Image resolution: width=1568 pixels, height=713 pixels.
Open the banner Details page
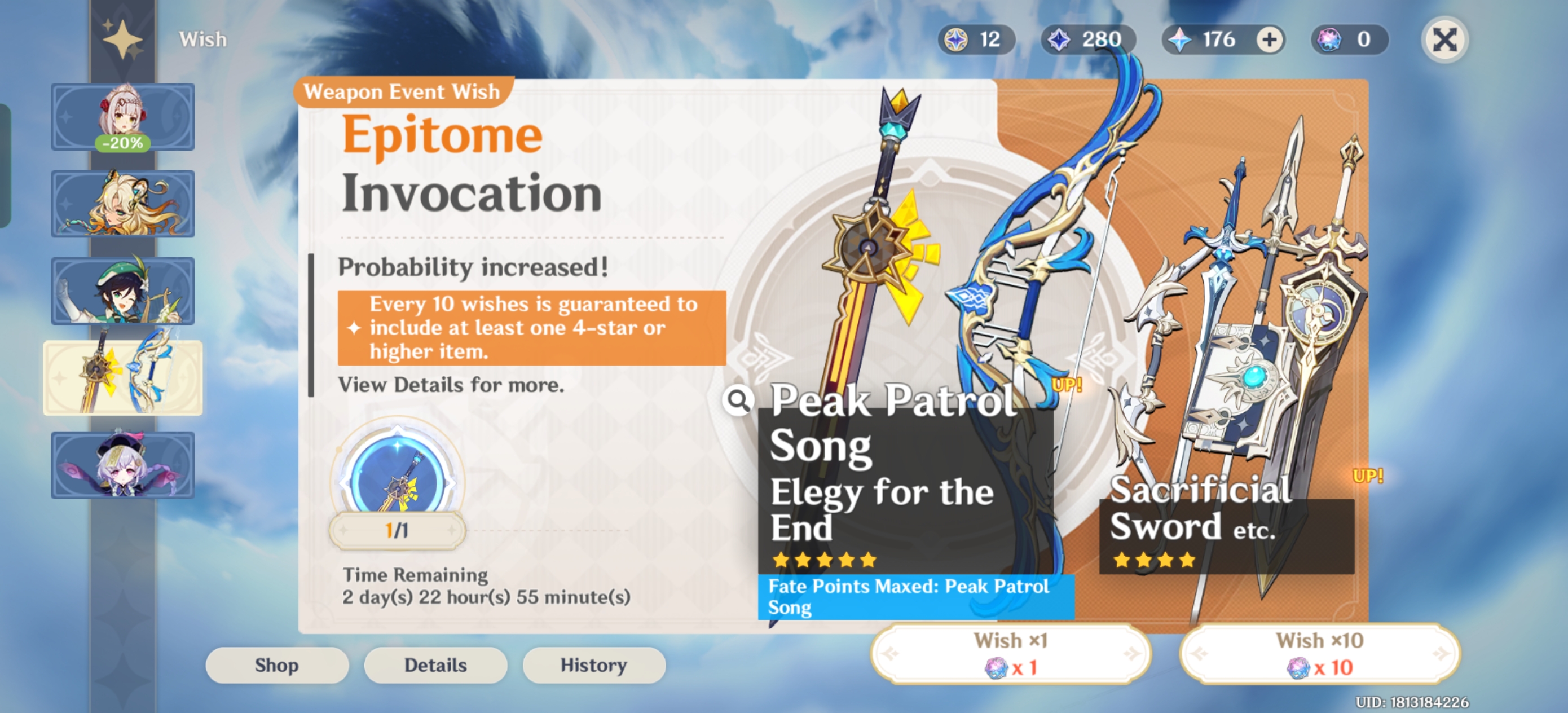(435, 665)
